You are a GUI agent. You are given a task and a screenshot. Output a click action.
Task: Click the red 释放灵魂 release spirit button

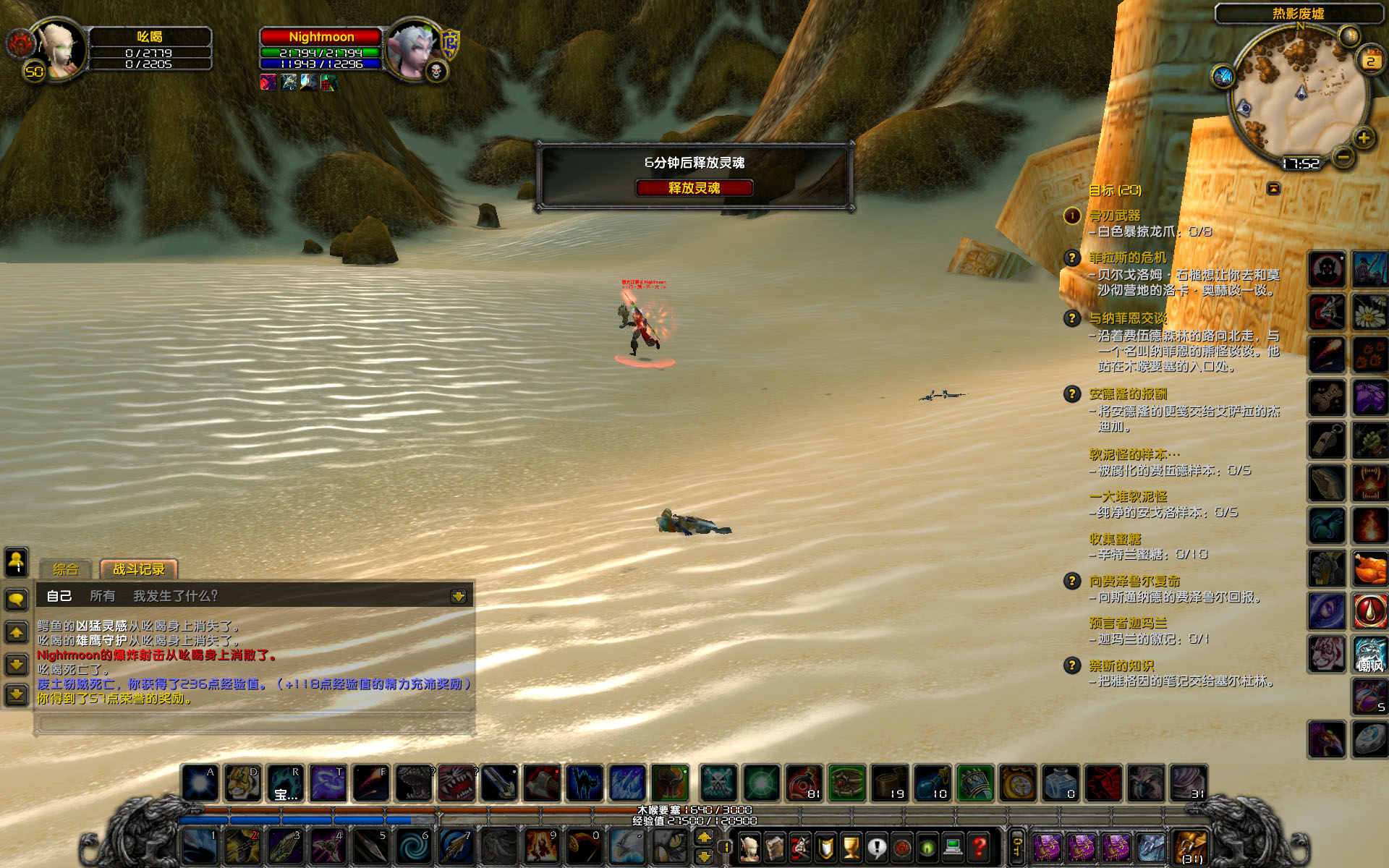[x=694, y=188]
